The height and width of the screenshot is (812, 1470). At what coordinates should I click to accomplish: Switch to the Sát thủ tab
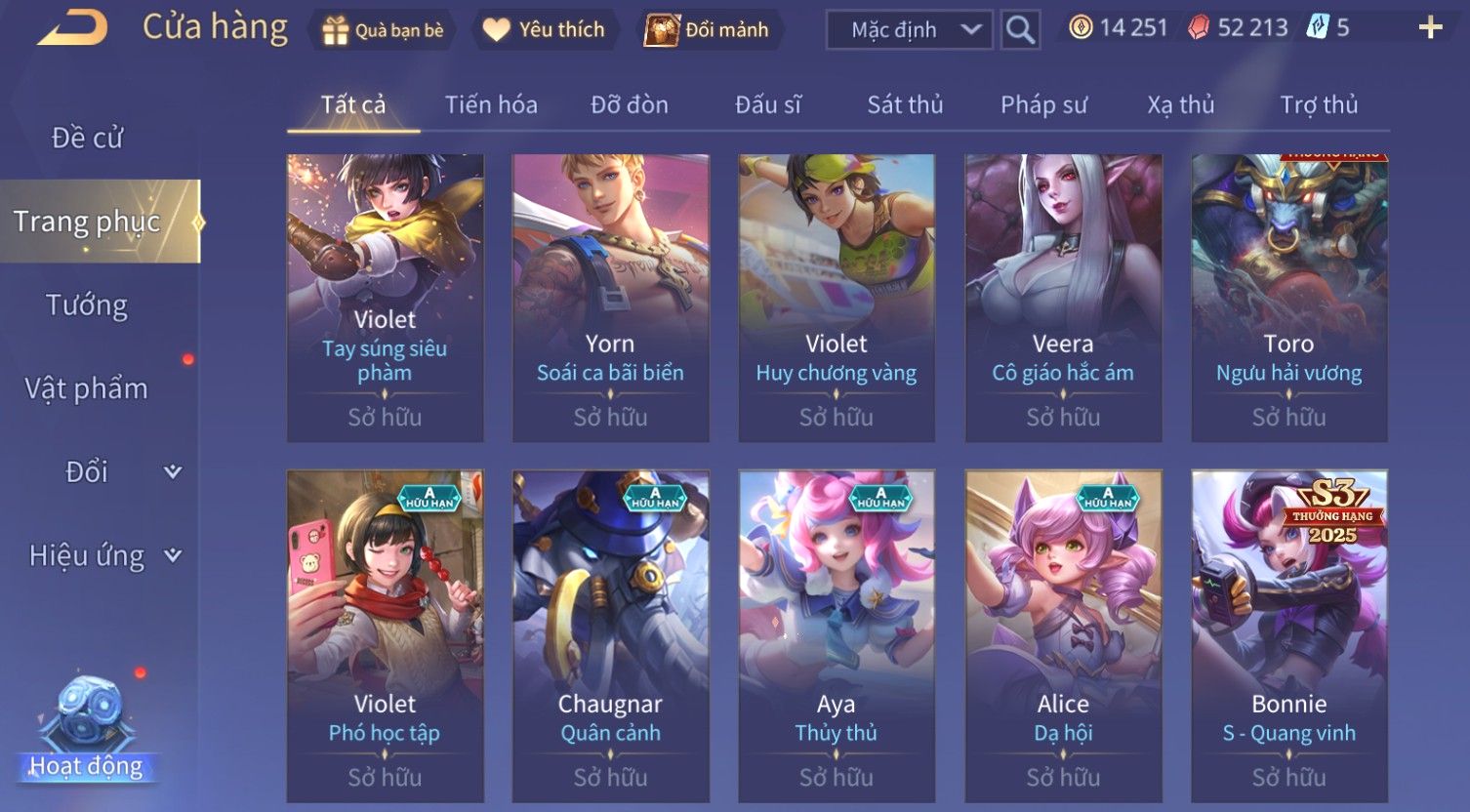(905, 104)
